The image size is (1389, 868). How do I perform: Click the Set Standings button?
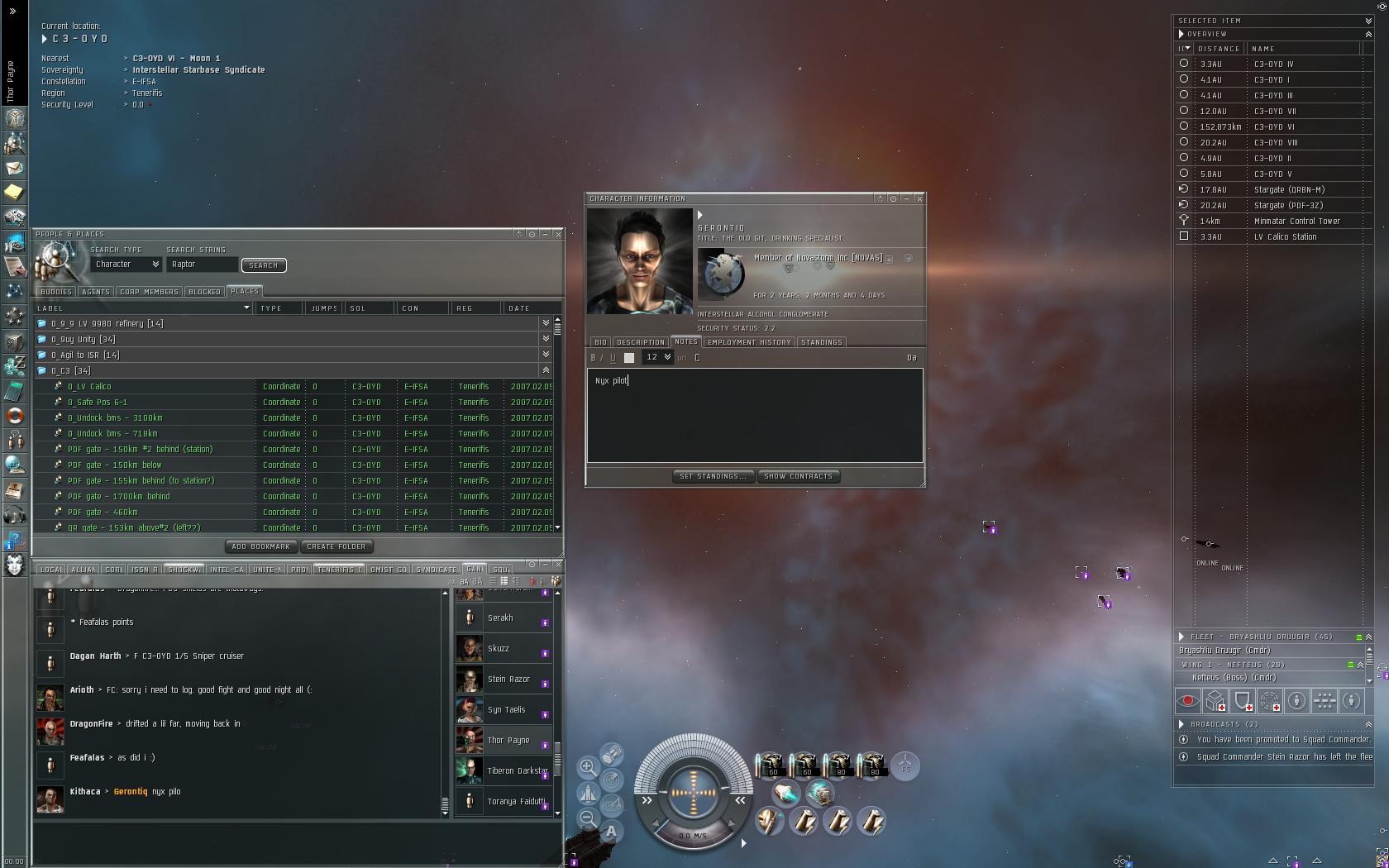tap(713, 476)
